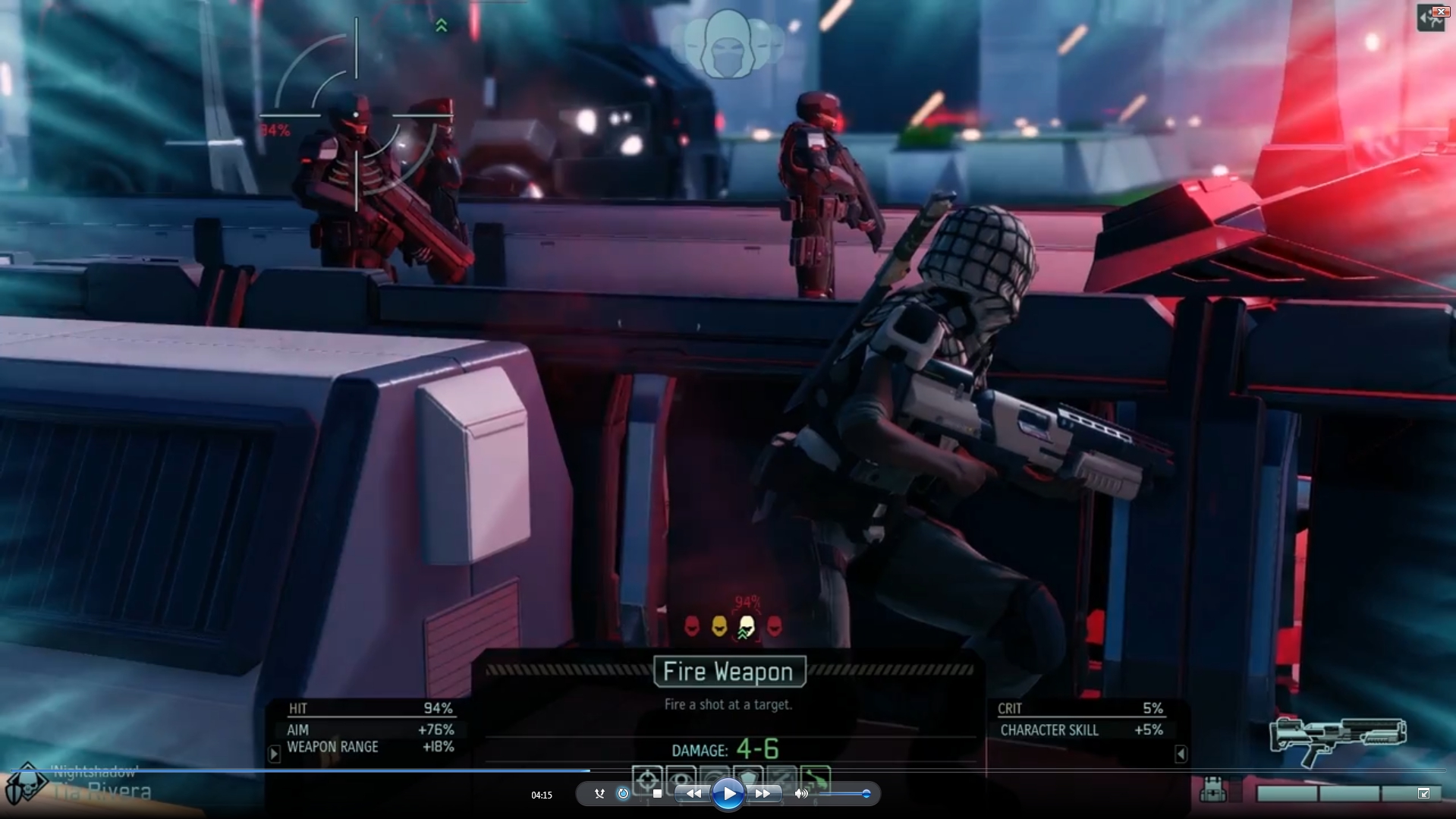Activate the crosshair fire ability icon
This screenshot has width=1456, height=819.
pyautogui.click(x=646, y=778)
